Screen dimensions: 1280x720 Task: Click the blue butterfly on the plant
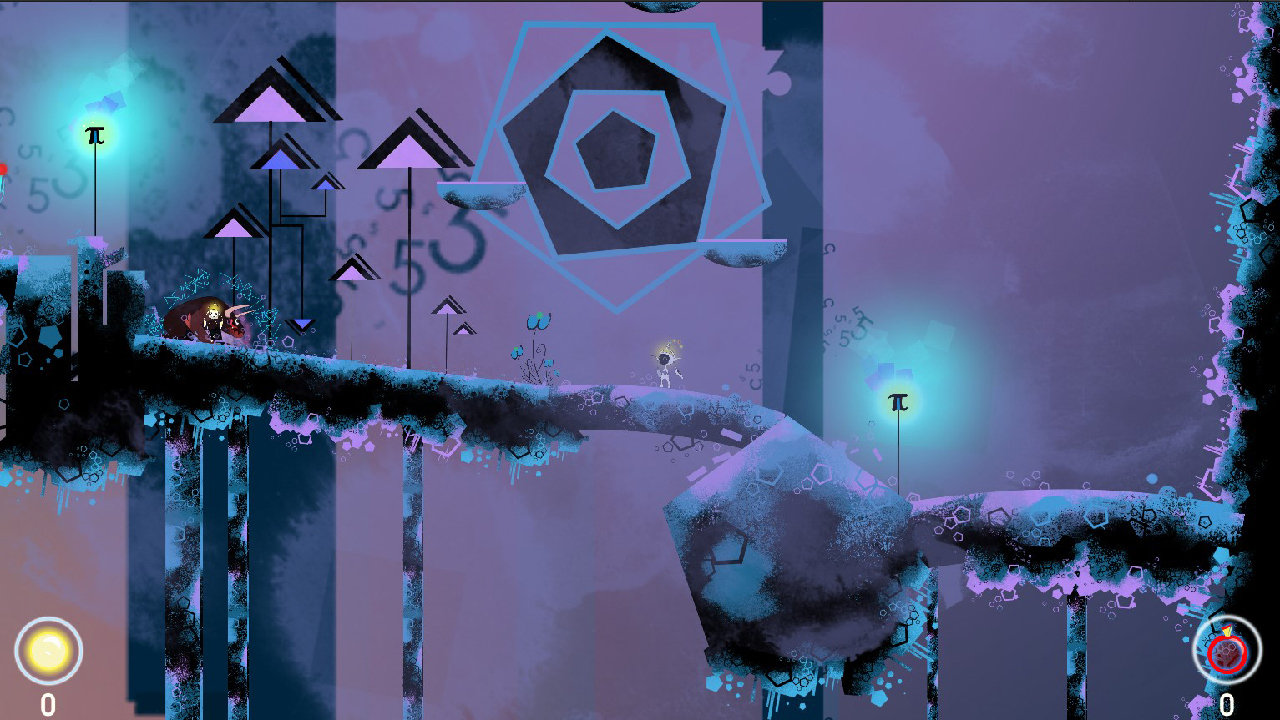[538, 322]
